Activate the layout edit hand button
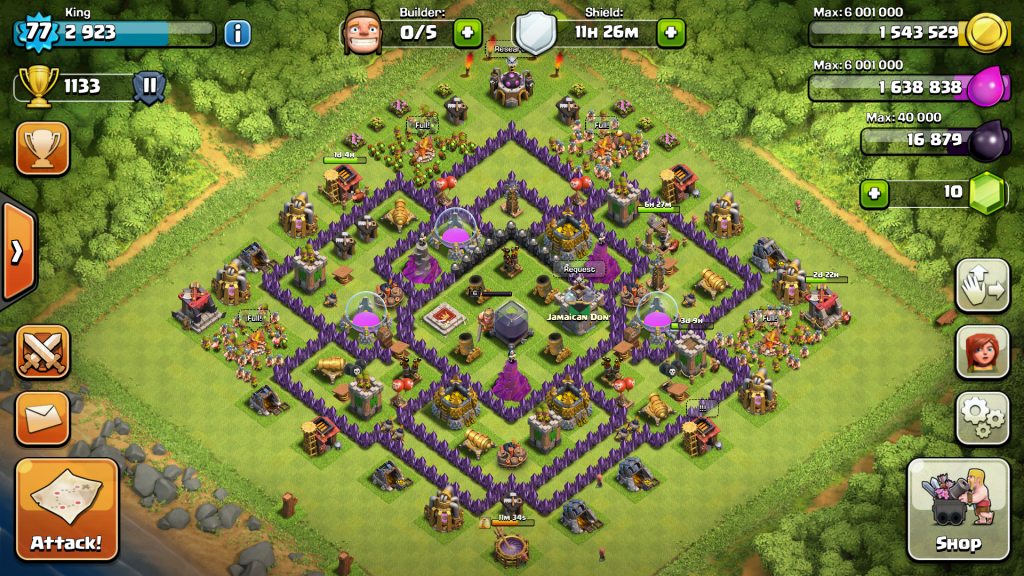This screenshot has height=576, width=1024. coord(982,286)
